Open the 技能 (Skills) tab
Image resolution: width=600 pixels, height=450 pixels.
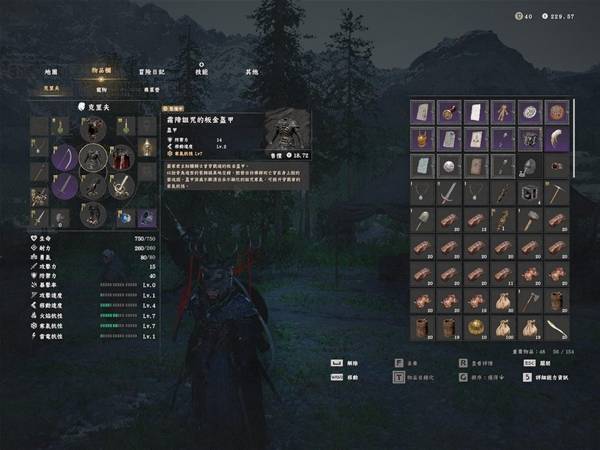202,72
